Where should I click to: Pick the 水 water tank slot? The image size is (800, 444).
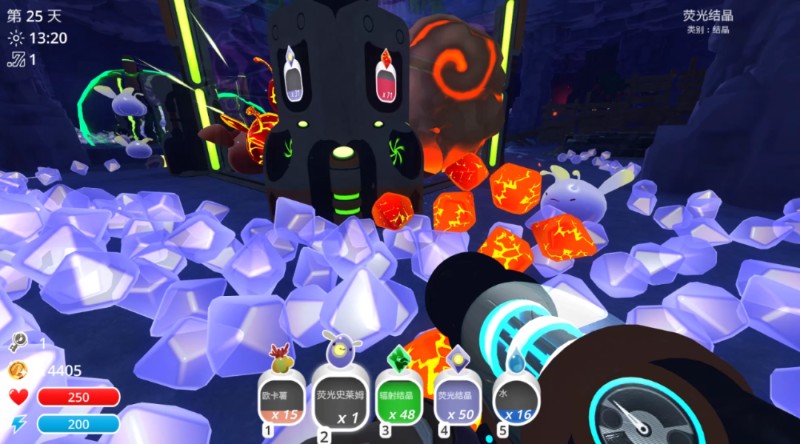point(516,398)
